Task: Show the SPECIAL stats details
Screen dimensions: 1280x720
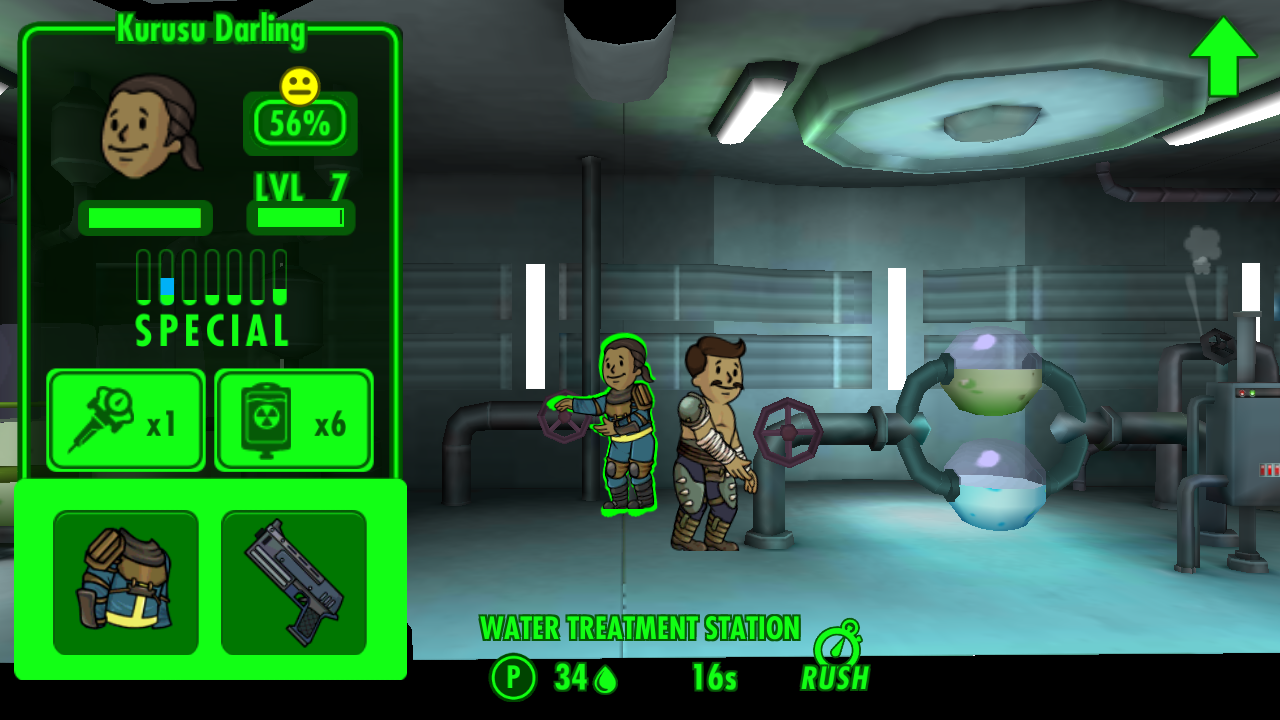Action: 212,298
